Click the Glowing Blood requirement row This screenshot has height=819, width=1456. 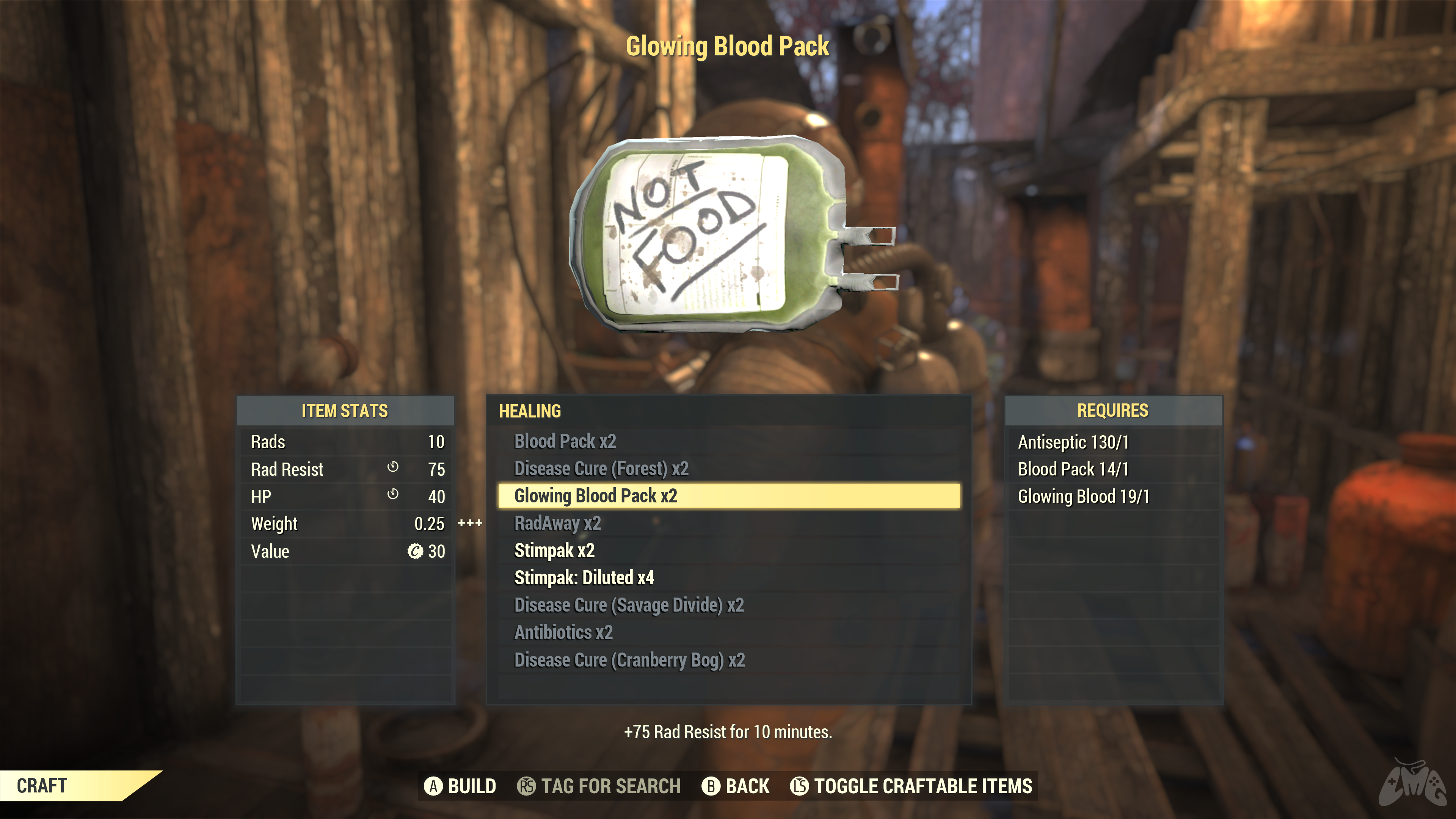coord(1084,496)
